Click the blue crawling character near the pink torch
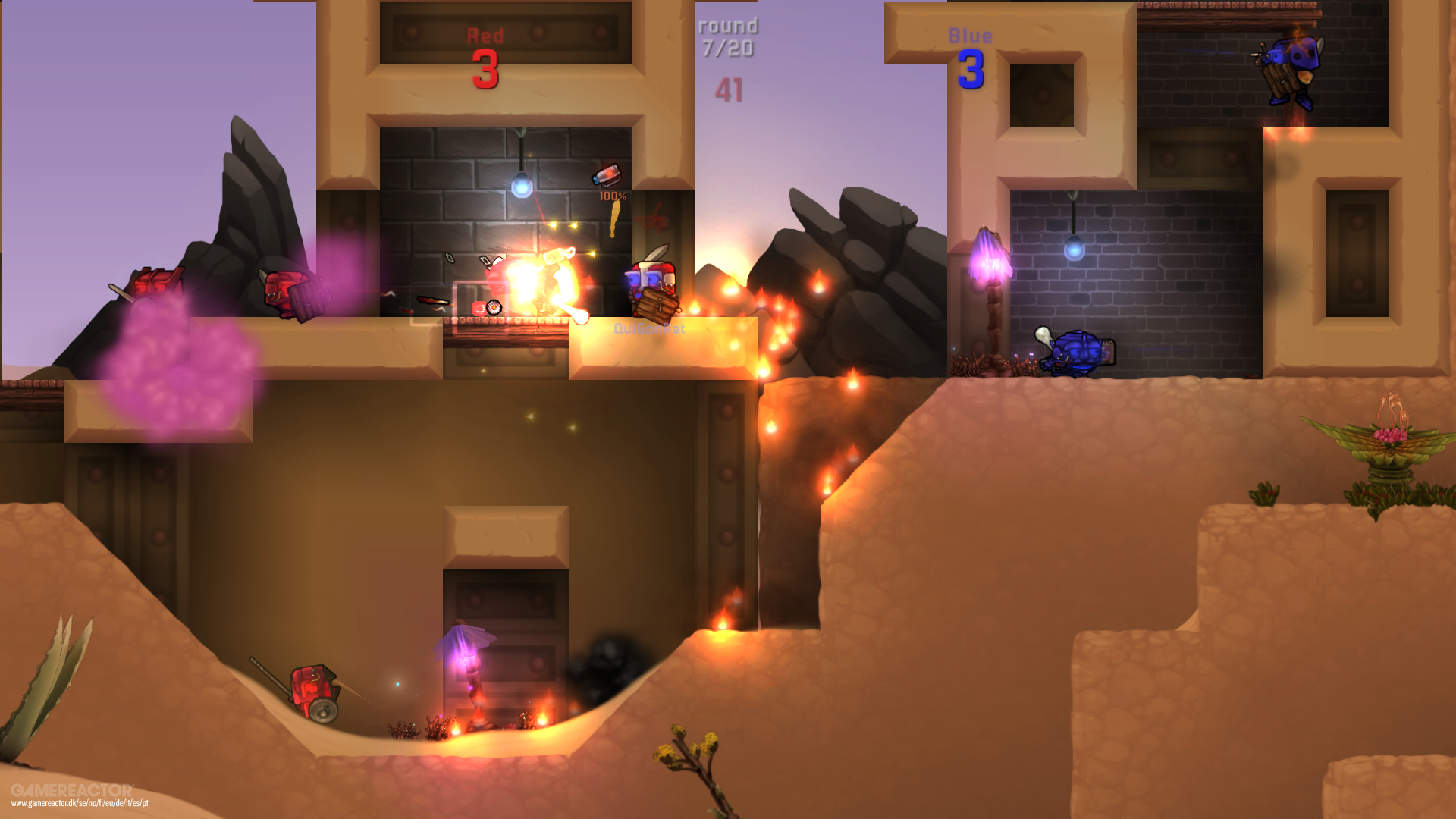 click(x=1077, y=353)
